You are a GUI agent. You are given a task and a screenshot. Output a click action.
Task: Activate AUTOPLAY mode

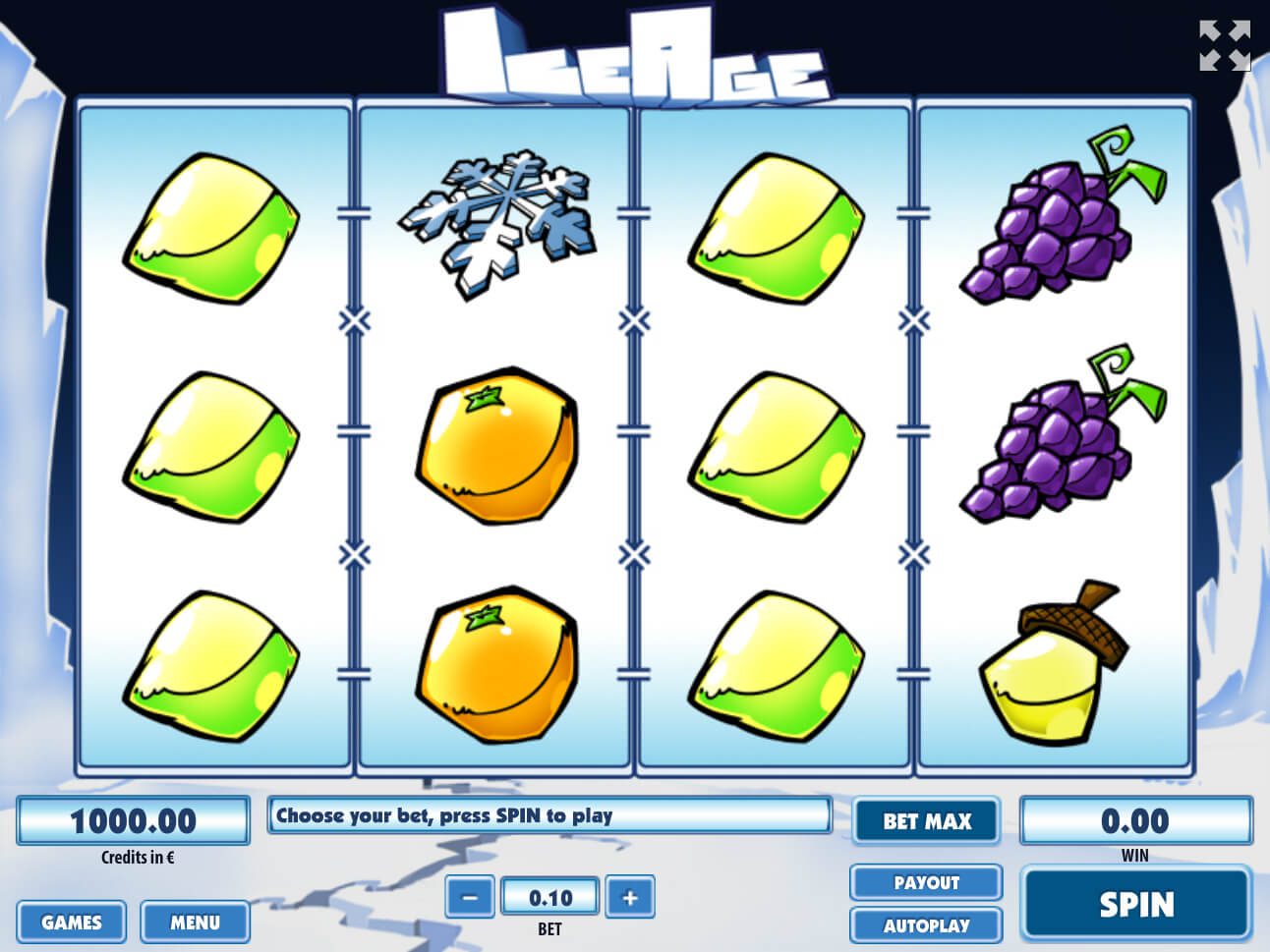[x=926, y=924]
